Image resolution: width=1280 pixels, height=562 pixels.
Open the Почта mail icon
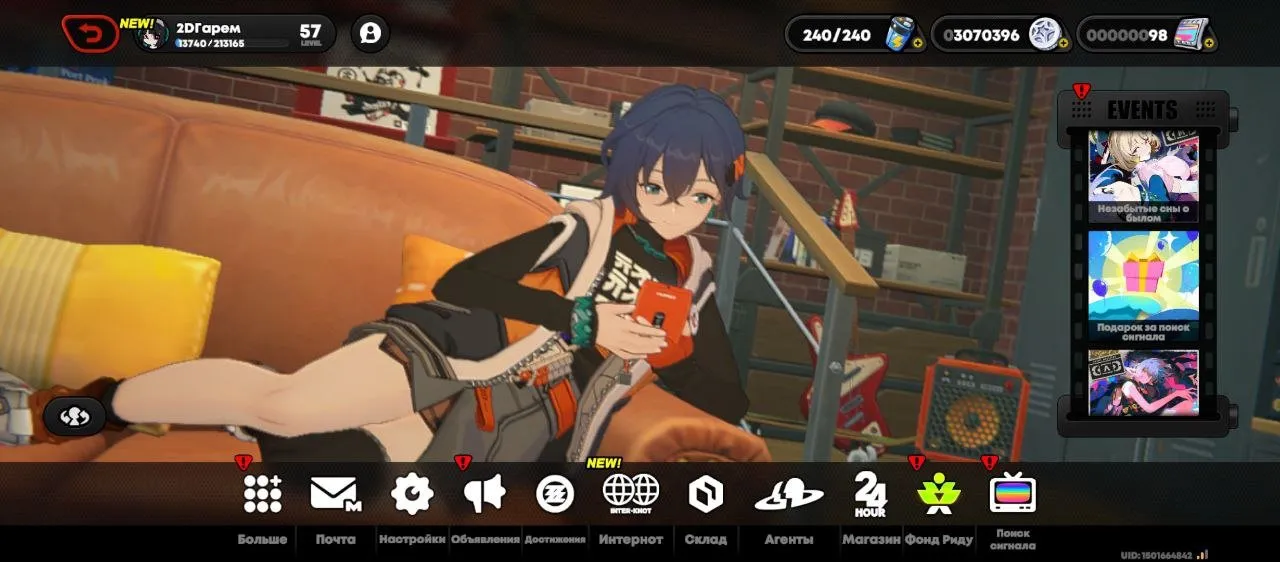(x=335, y=493)
